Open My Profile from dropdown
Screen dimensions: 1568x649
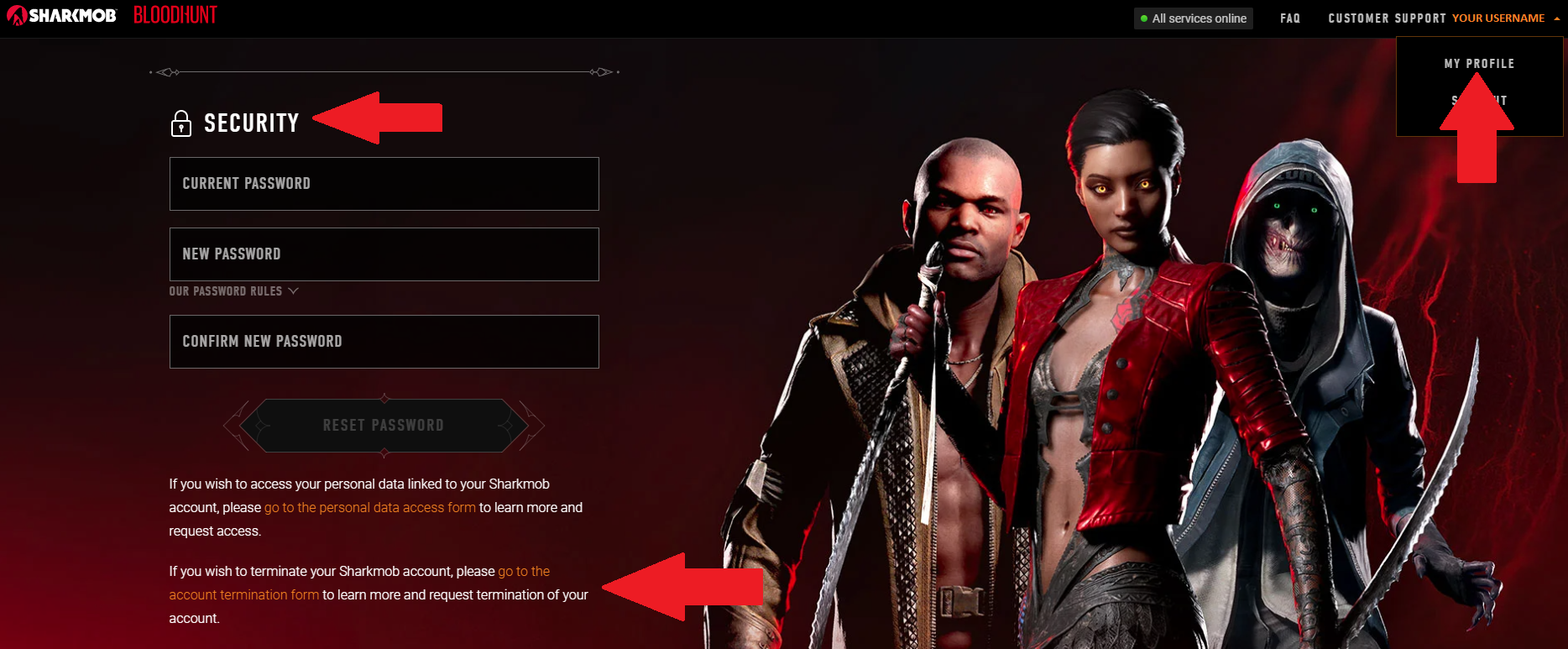coord(1479,64)
